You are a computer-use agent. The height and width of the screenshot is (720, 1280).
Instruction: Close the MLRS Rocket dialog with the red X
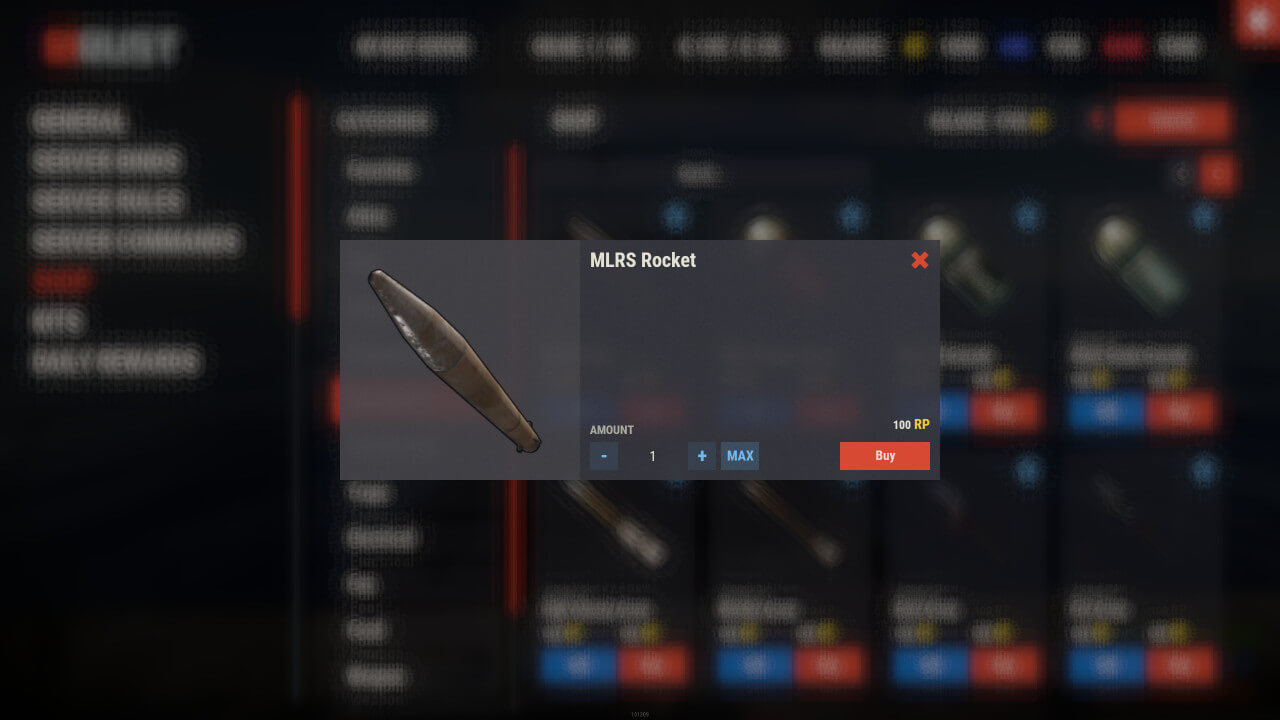coord(920,260)
